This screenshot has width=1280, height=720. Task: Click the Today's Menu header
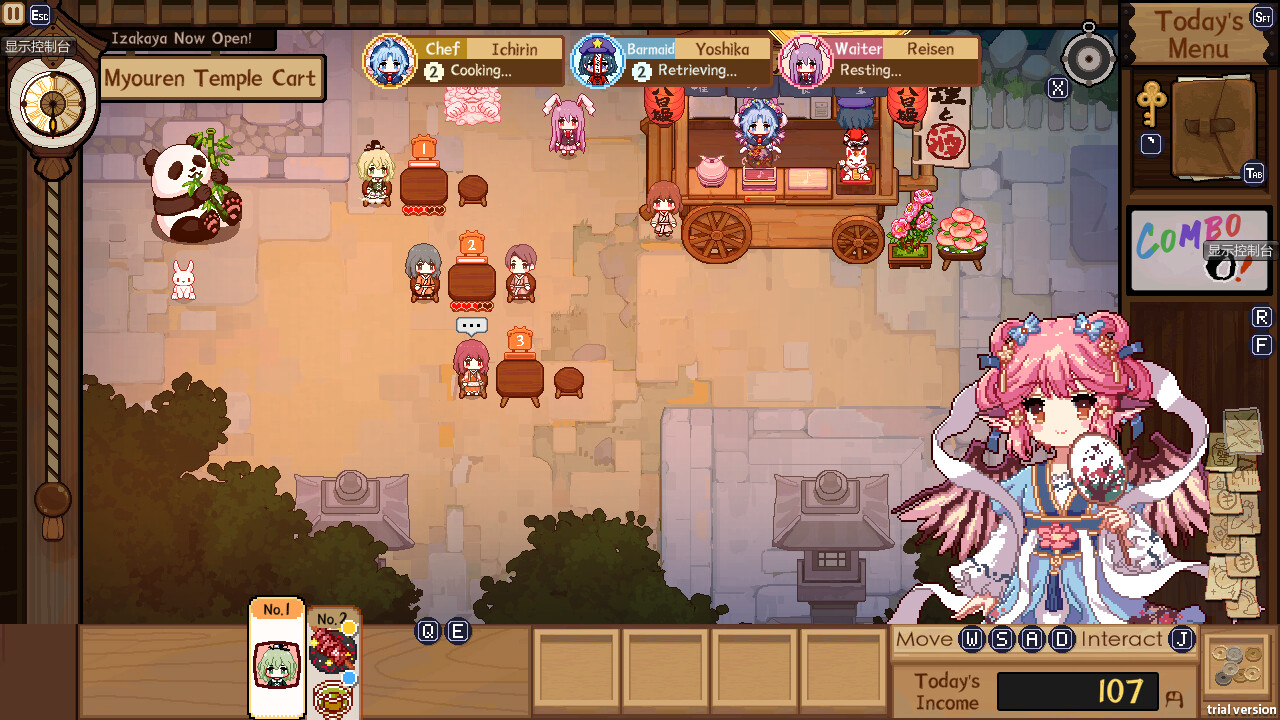coord(1197,33)
